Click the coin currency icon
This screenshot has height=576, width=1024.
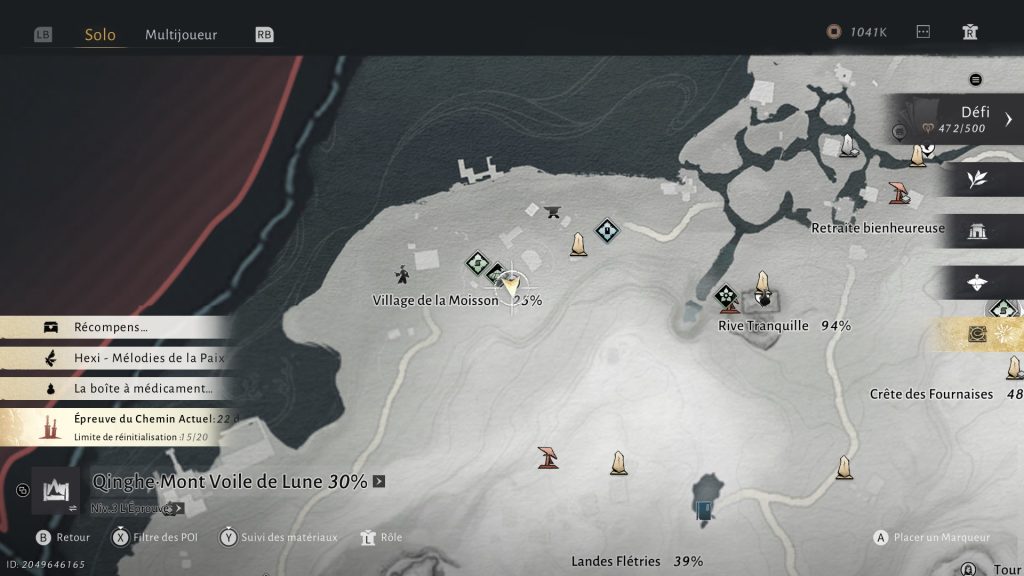(833, 32)
